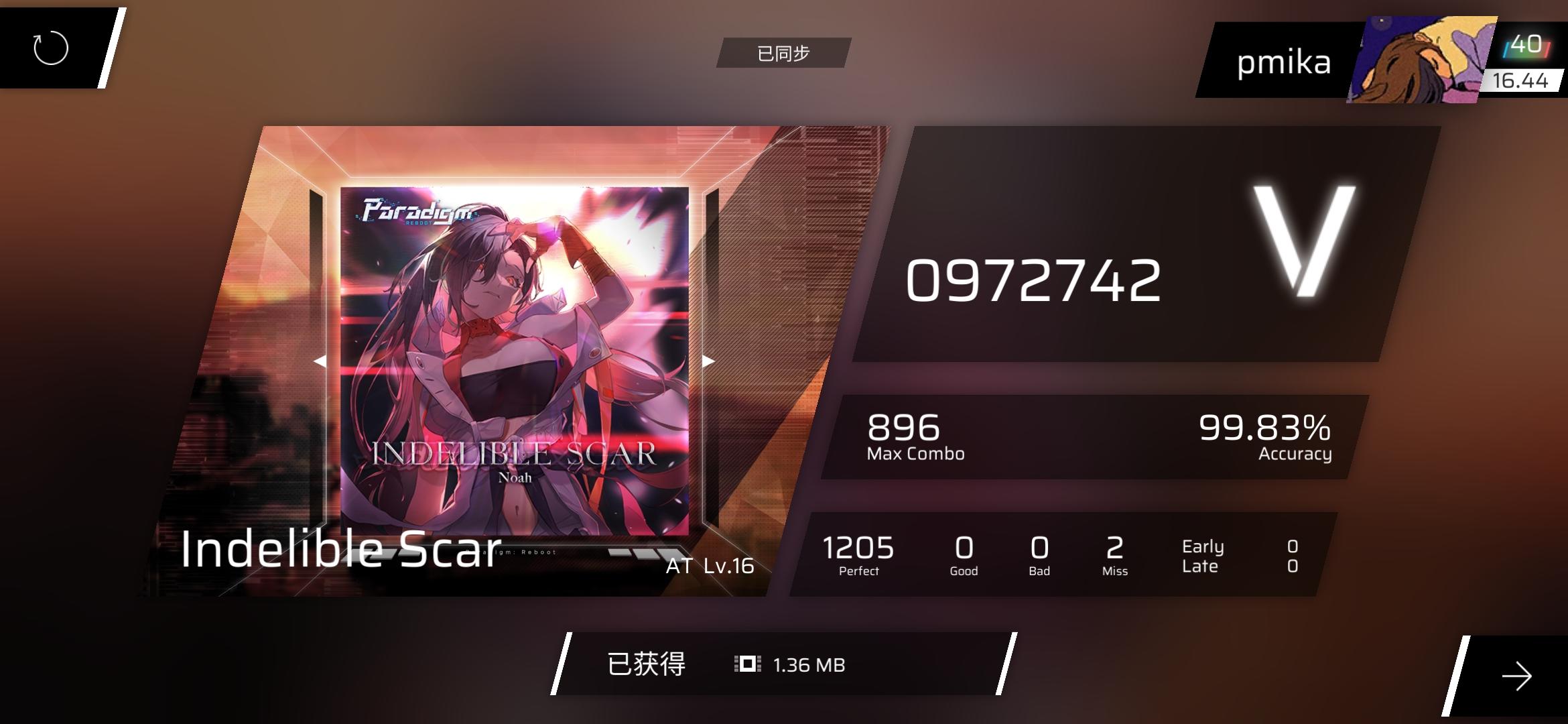Open the player profile by clicking pmika

pos(1284,62)
